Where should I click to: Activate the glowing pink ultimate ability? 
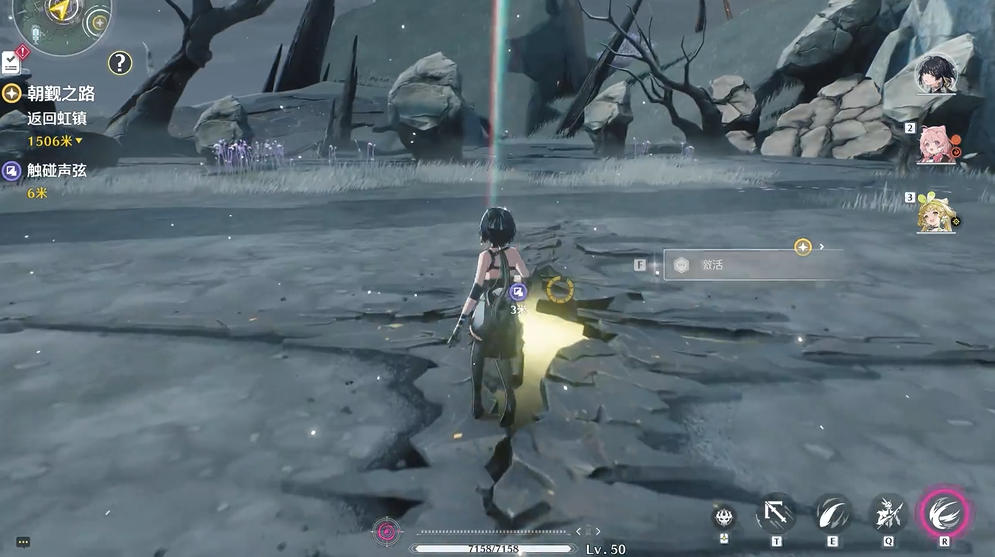tap(943, 514)
